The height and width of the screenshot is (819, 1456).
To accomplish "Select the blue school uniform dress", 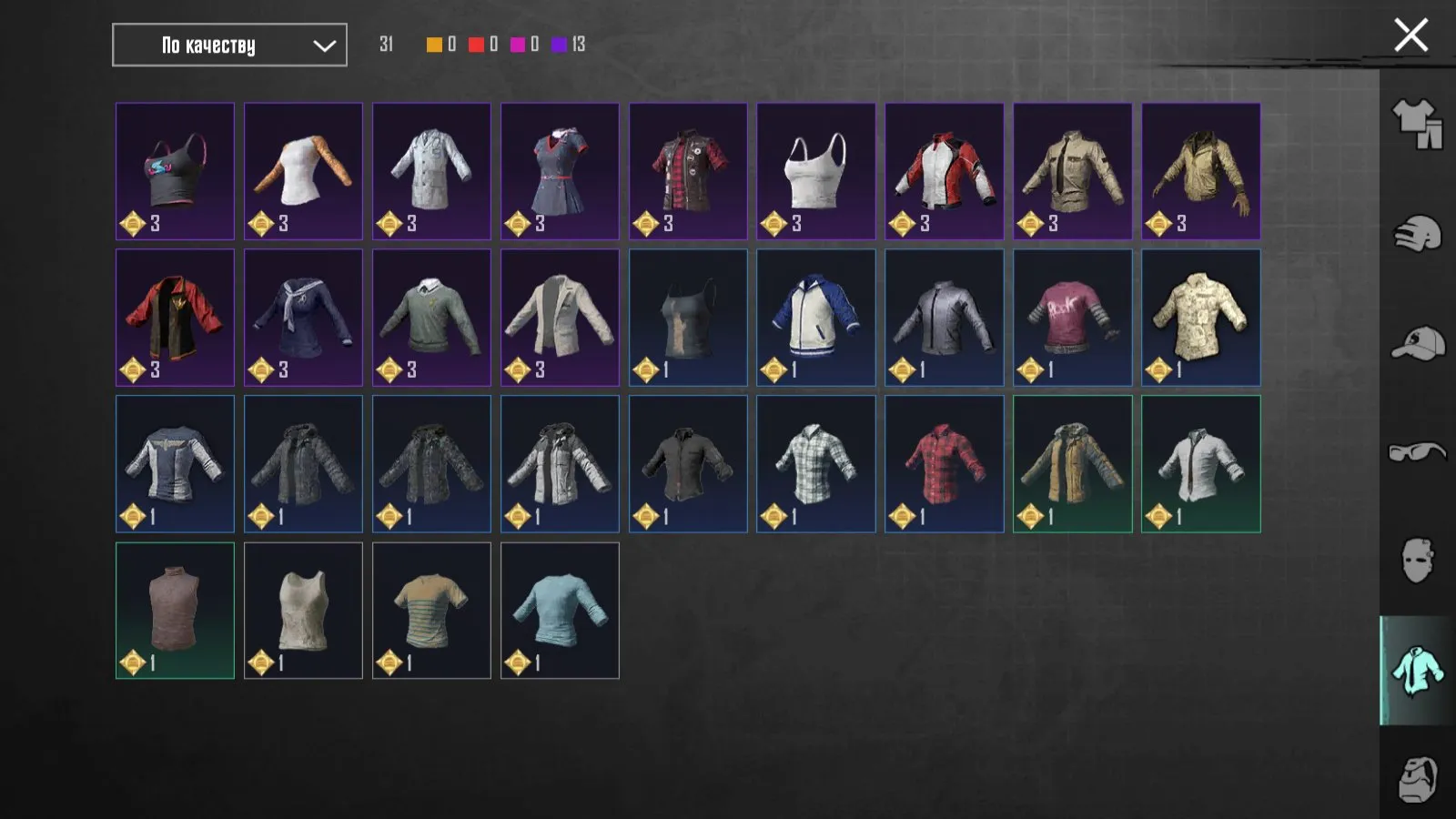I will tap(560, 171).
